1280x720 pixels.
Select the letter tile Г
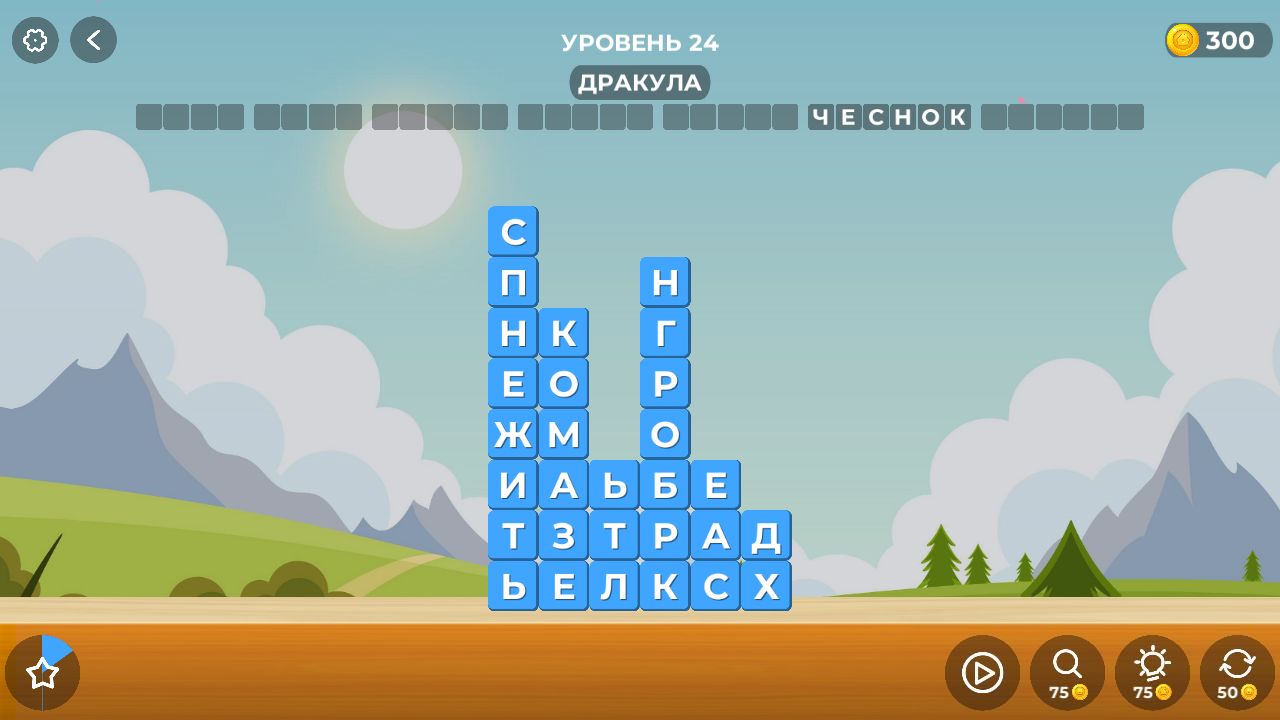[x=664, y=333]
